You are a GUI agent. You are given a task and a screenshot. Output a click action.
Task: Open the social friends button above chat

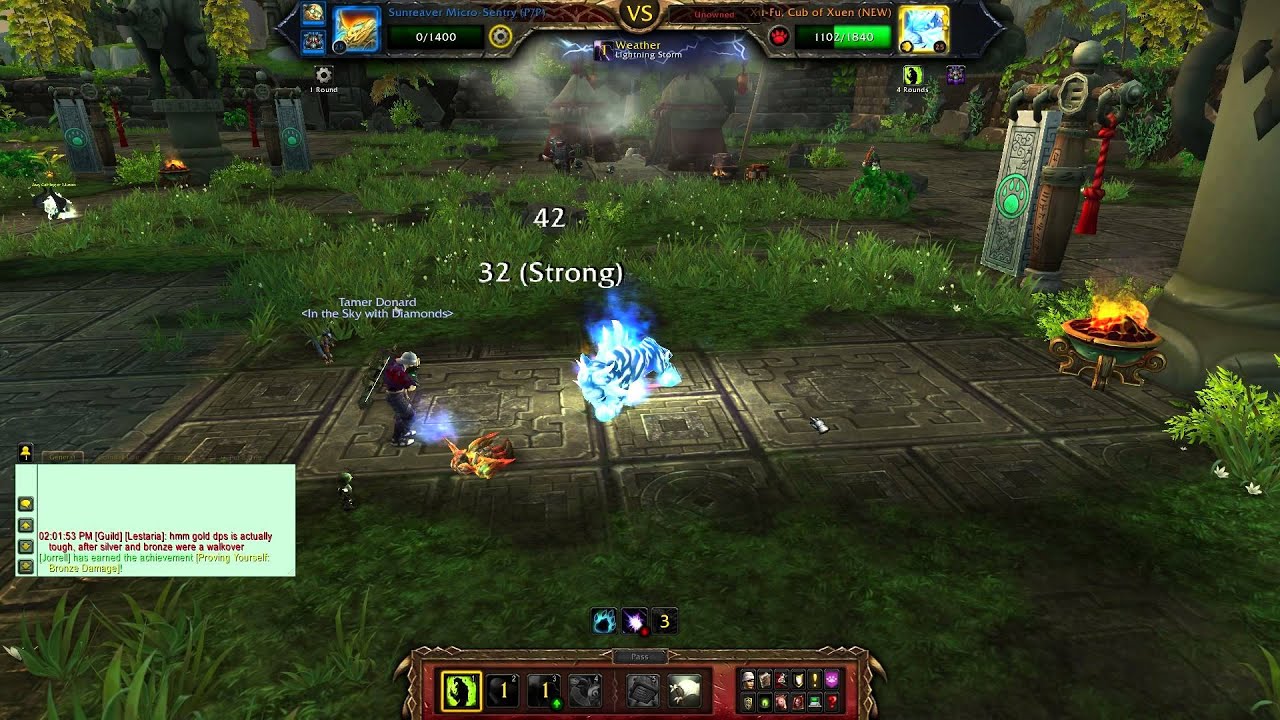[x=25, y=453]
